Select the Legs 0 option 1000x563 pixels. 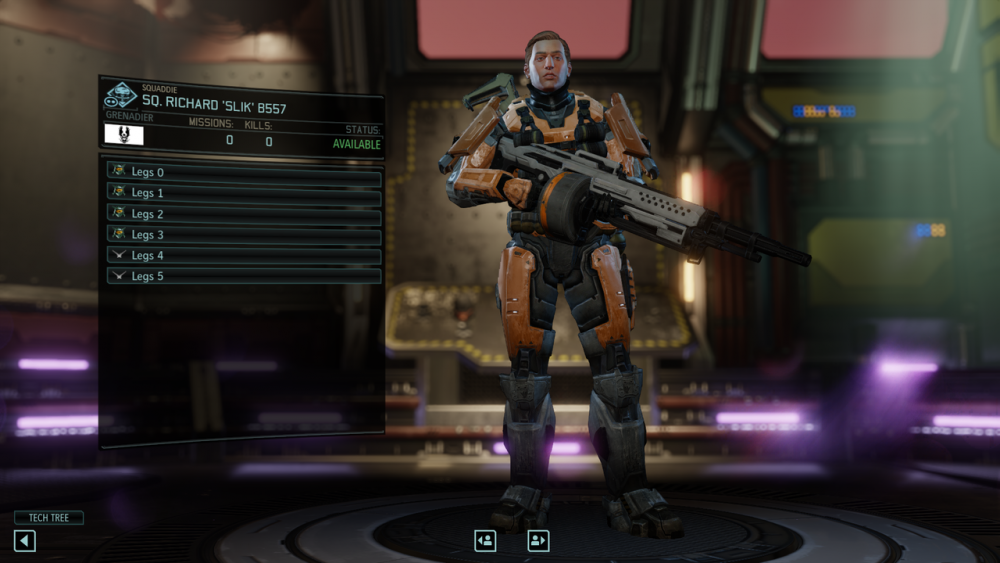pyautogui.click(x=244, y=172)
